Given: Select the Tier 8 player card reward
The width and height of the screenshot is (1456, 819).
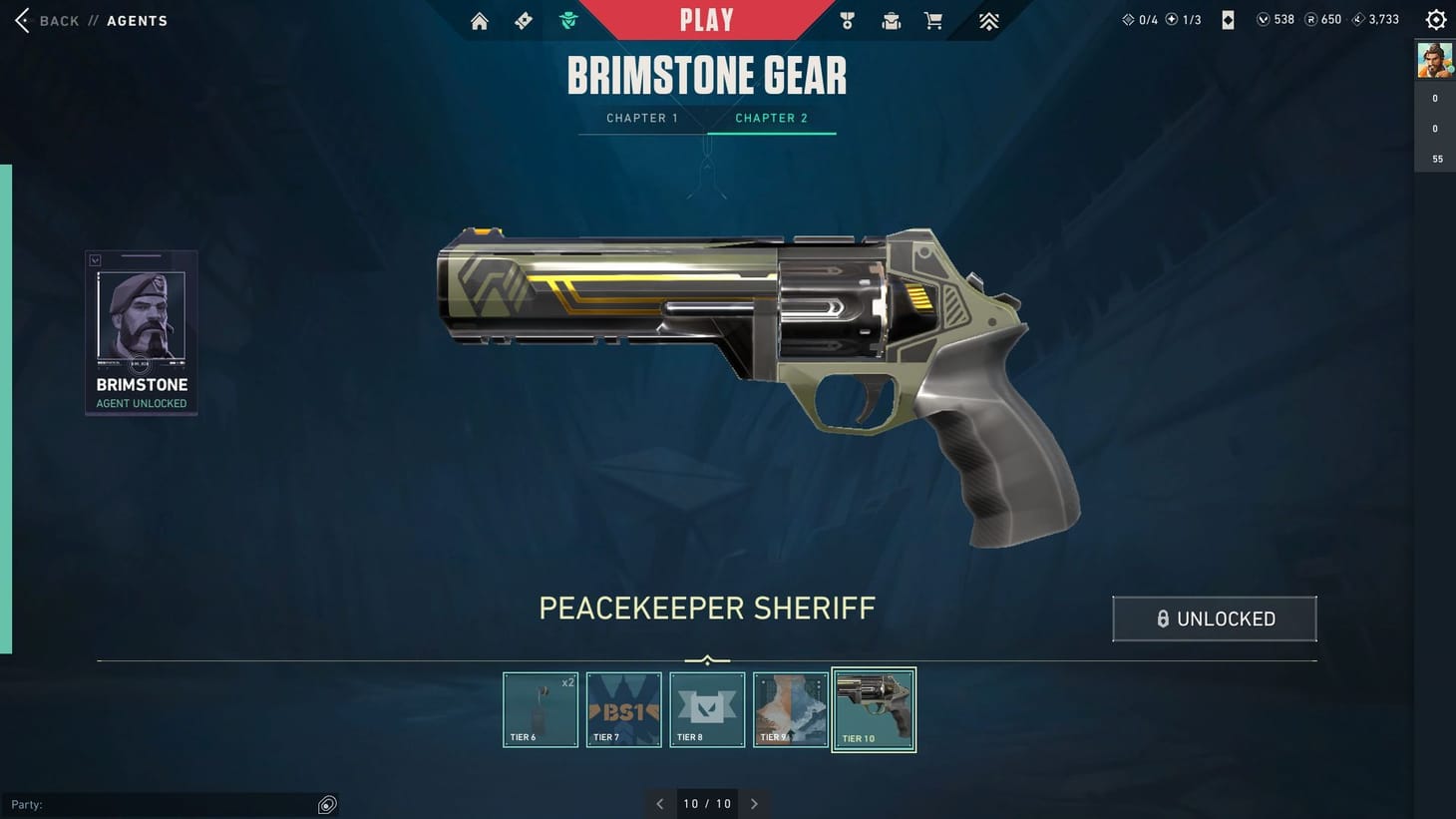Looking at the screenshot, I should tap(707, 709).
